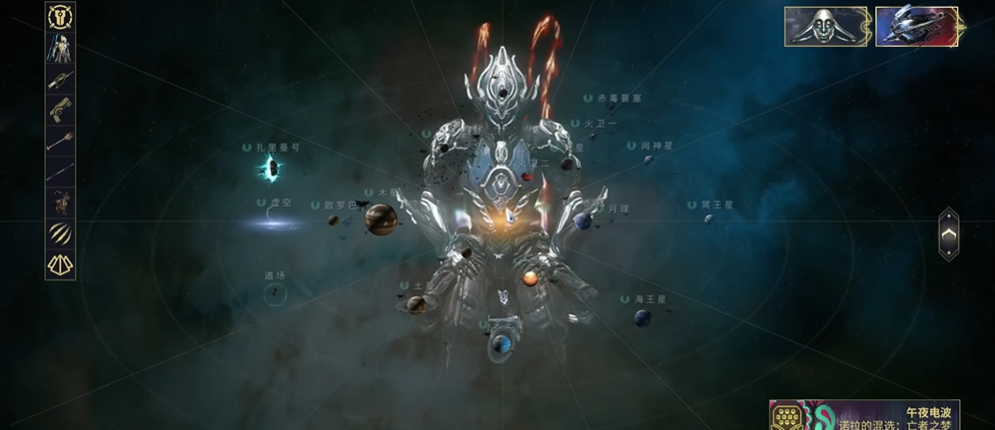This screenshot has width=995, height=430.
Task: Select the 冥王星 Pluto planet
Action: [x=708, y=218]
